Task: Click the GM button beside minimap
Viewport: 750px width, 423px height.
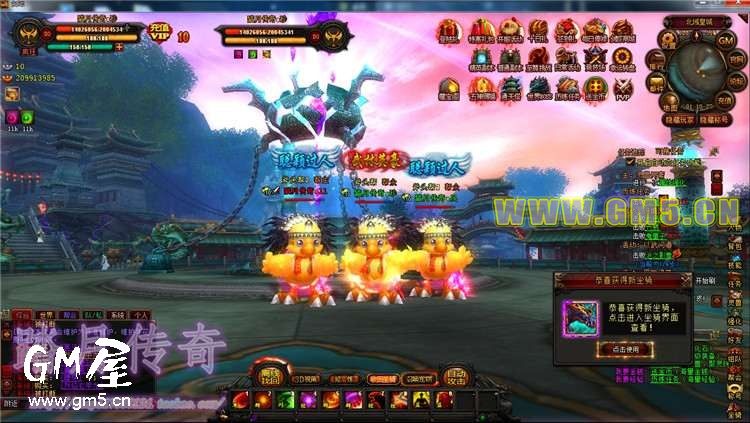Action: (x=726, y=40)
